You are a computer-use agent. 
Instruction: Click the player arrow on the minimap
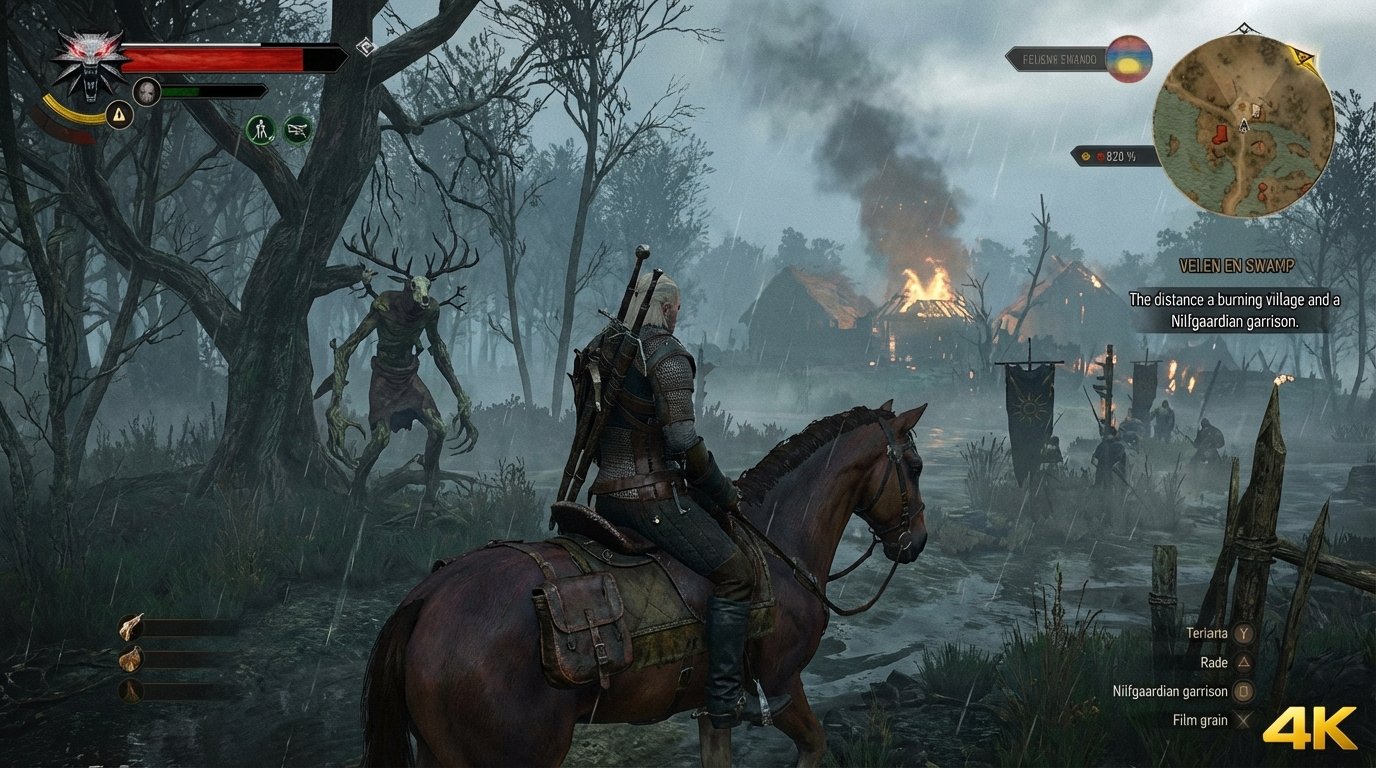(x=1243, y=126)
